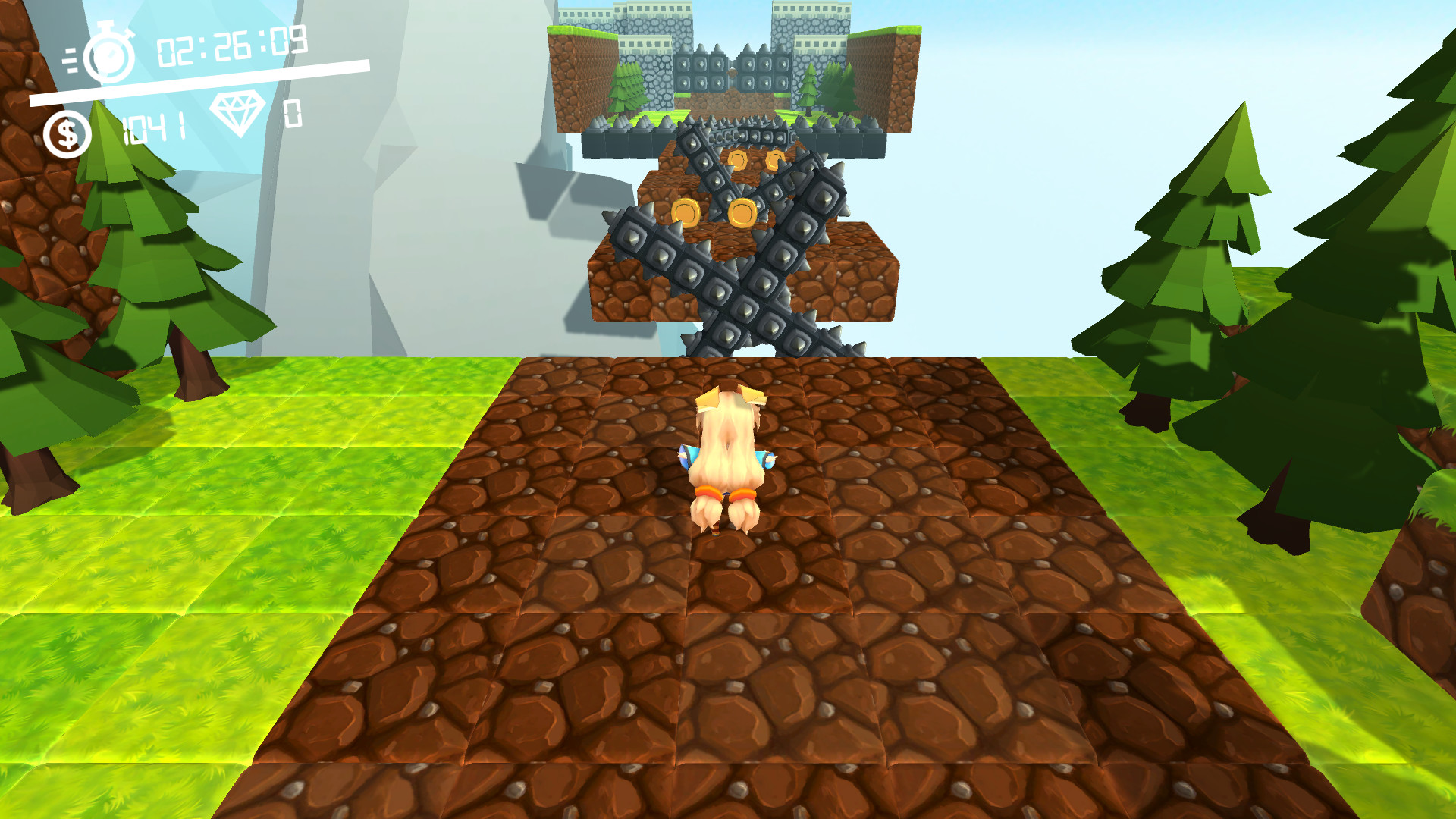Click the dollar coin currency icon
Viewport: 1456px width, 819px height.
[67, 130]
